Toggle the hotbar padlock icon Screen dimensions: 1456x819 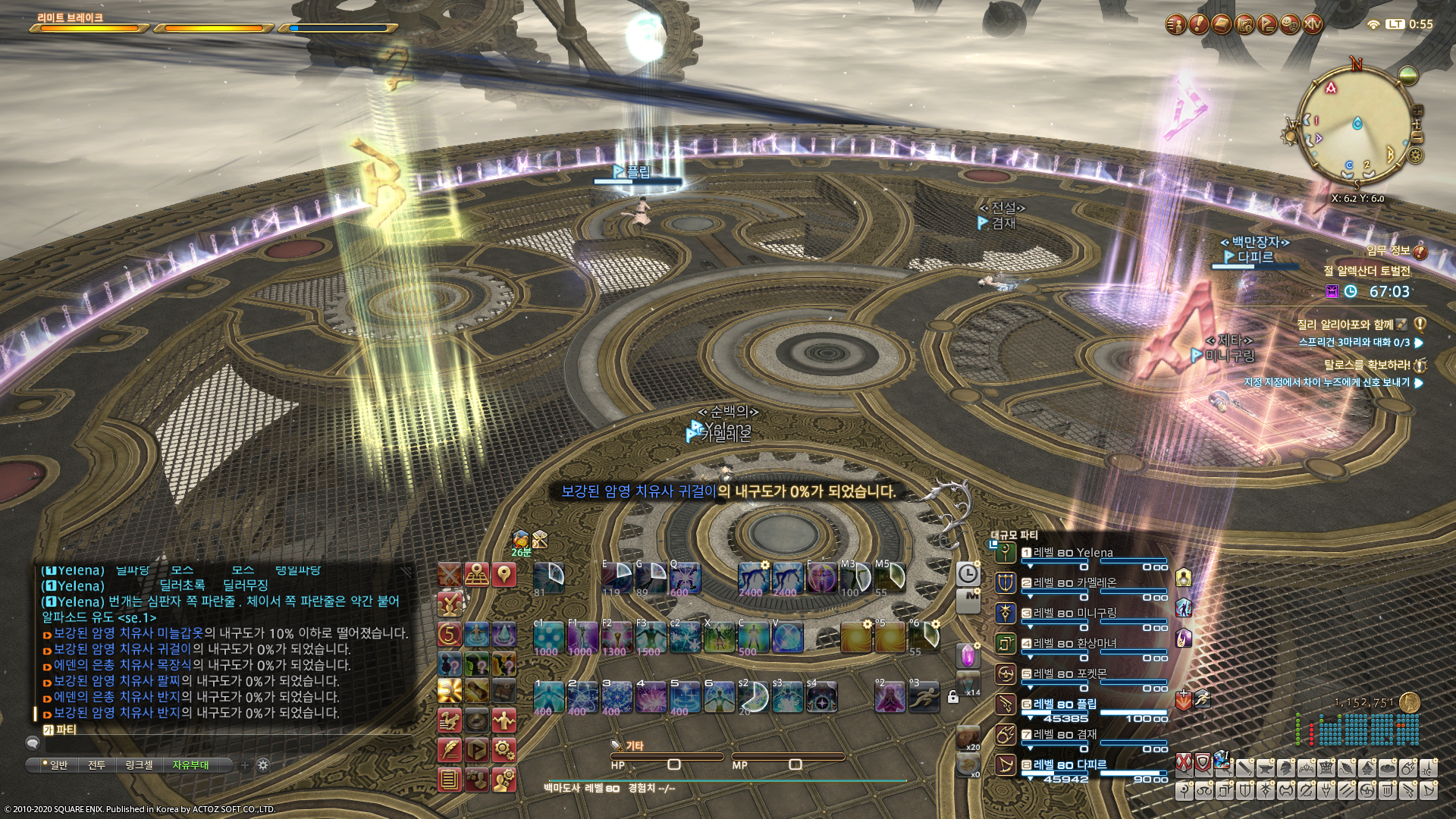click(953, 697)
